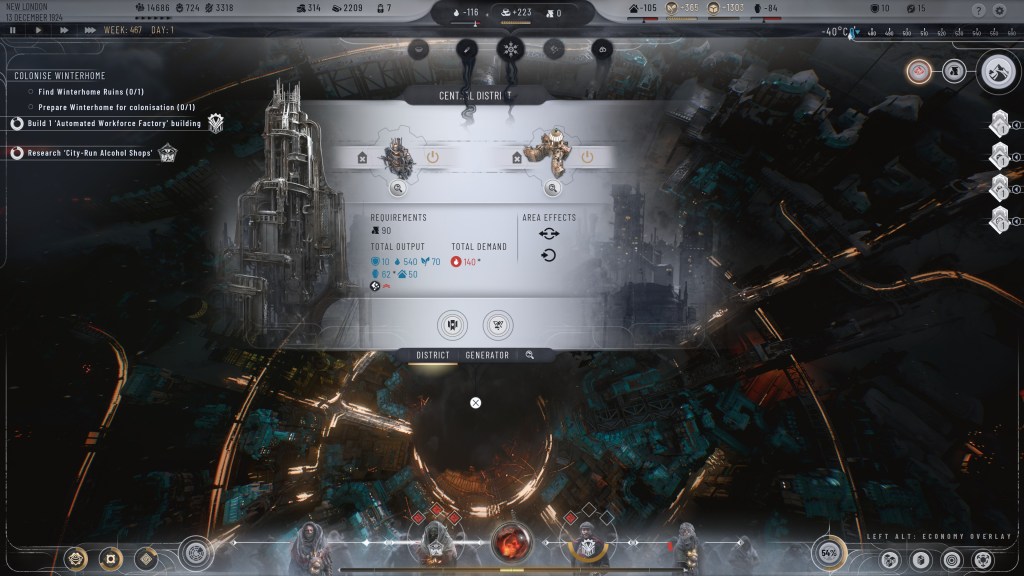1024x576 pixels.
Task: Zoom to the left building with magnifier
Action: 397,188
